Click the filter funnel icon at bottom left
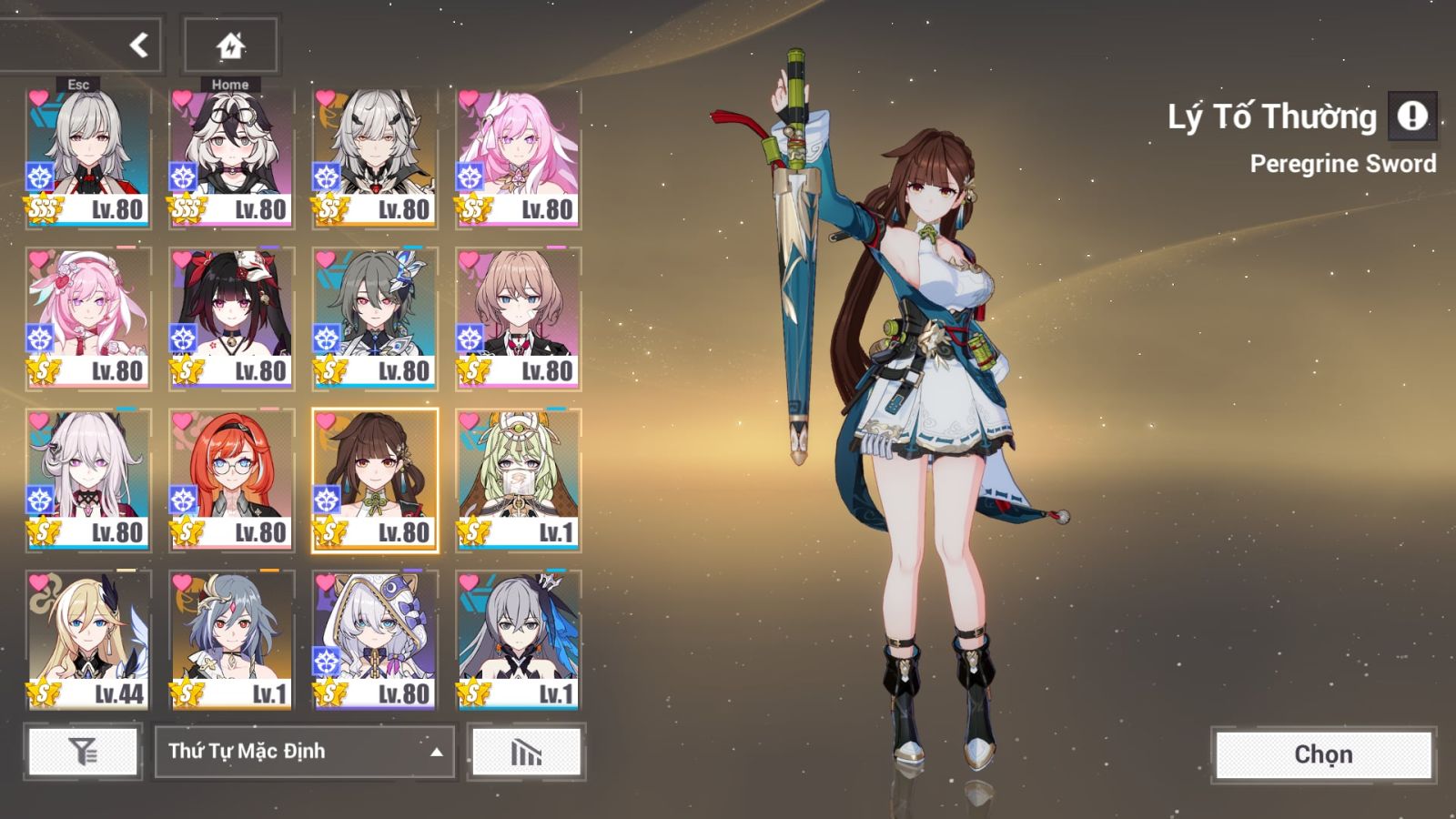Image resolution: width=1456 pixels, height=819 pixels. click(83, 752)
